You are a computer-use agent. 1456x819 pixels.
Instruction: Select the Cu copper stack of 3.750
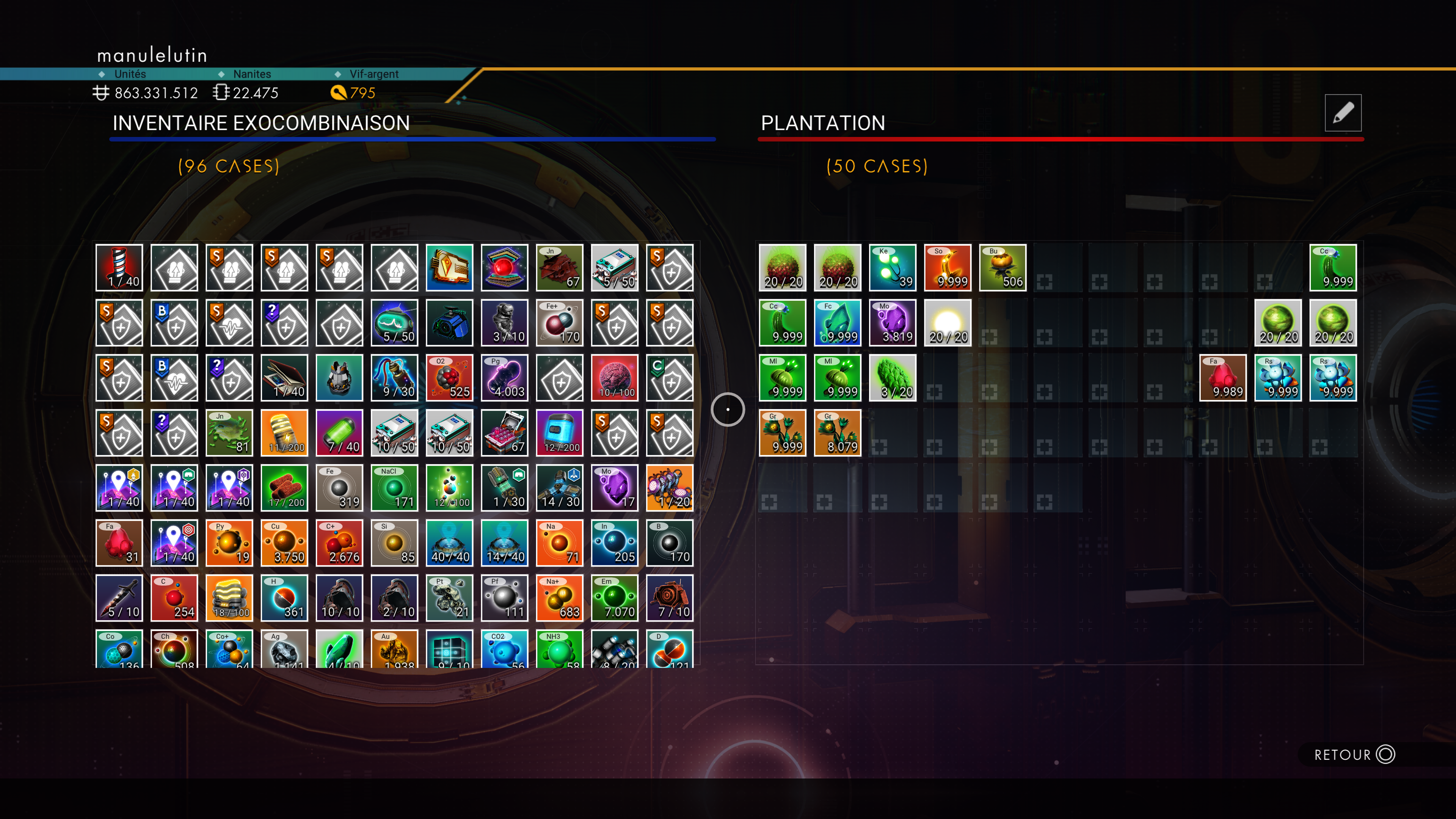click(x=284, y=543)
